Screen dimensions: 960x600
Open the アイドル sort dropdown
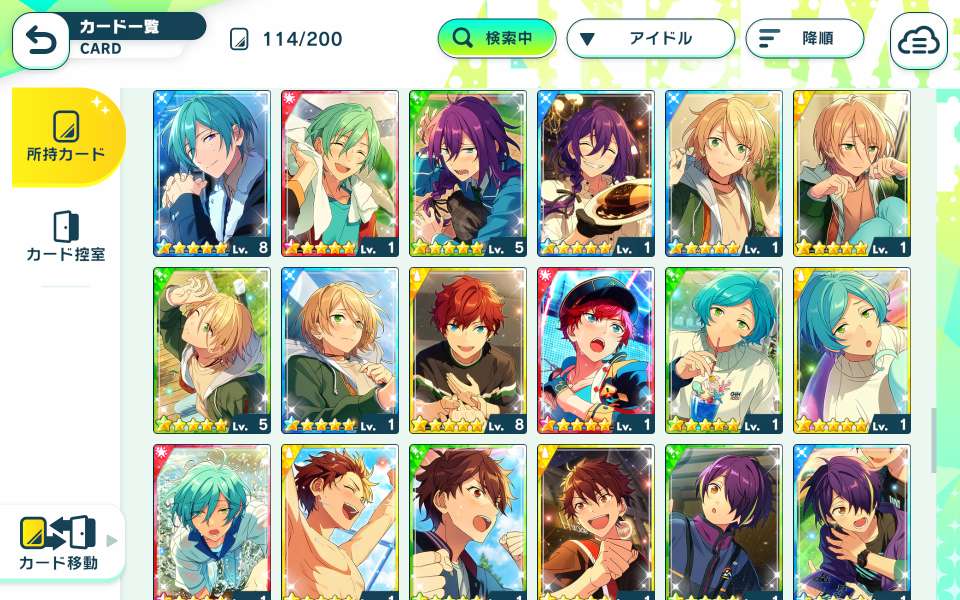(651, 39)
